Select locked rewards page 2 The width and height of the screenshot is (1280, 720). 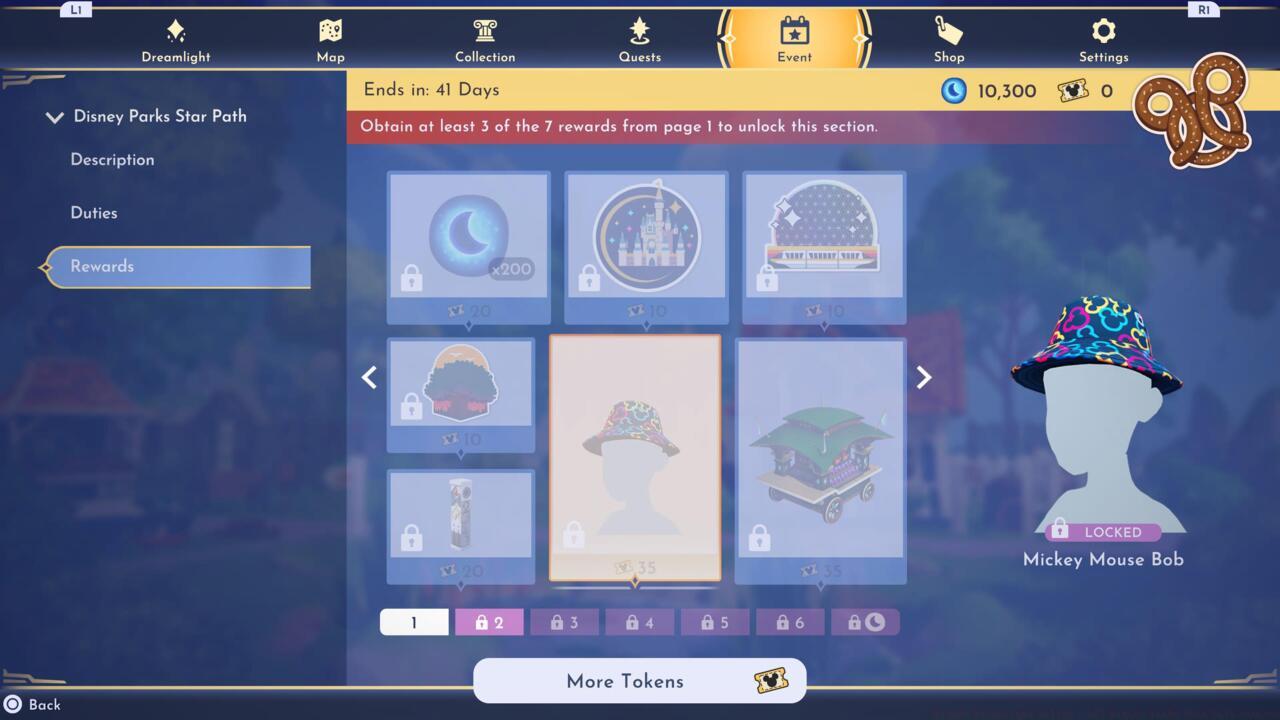[489, 621]
